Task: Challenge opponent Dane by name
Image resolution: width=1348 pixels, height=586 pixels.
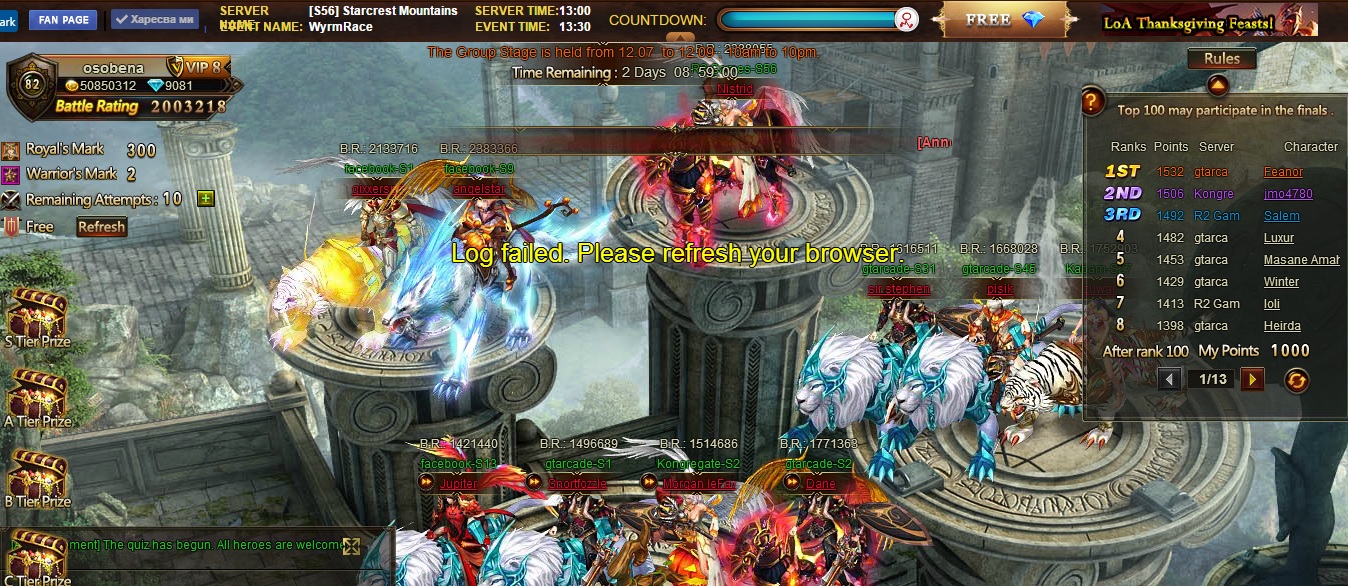Action: coord(820,484)
